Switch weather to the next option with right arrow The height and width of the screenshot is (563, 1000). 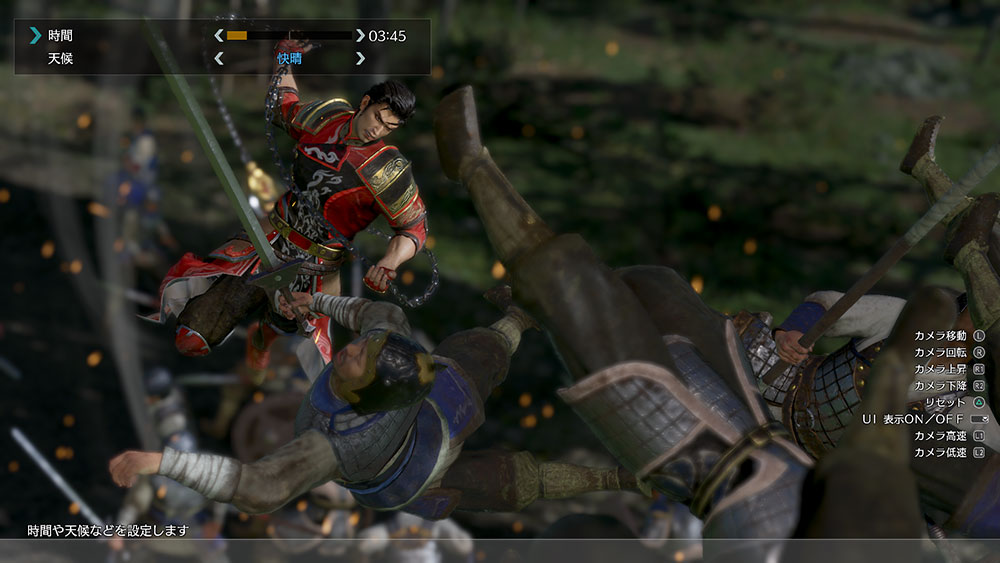(360, 59)
